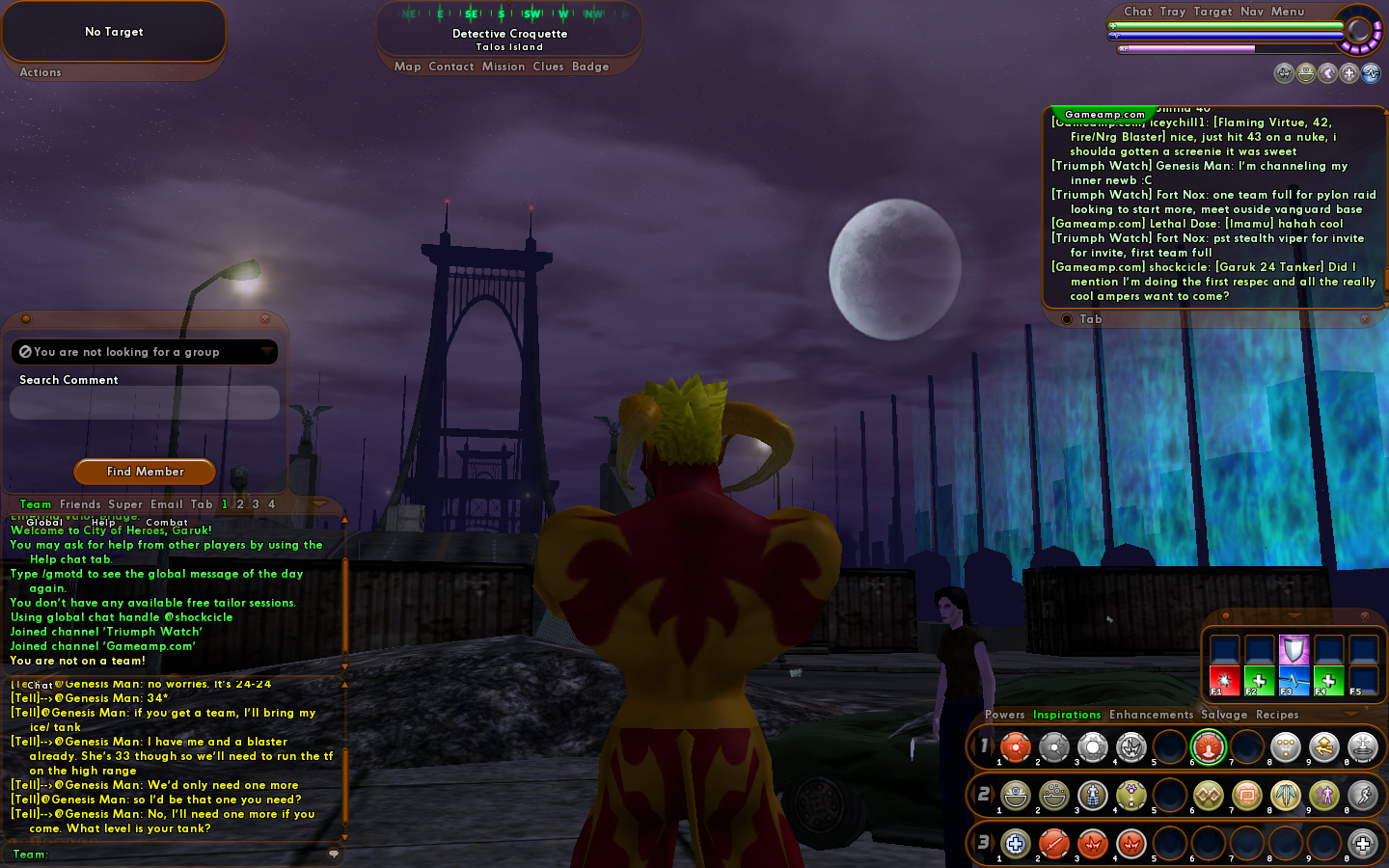1389x868 pixels.
Task: Toggle the Tray window from the top bar
Action: pos(1173,12)
